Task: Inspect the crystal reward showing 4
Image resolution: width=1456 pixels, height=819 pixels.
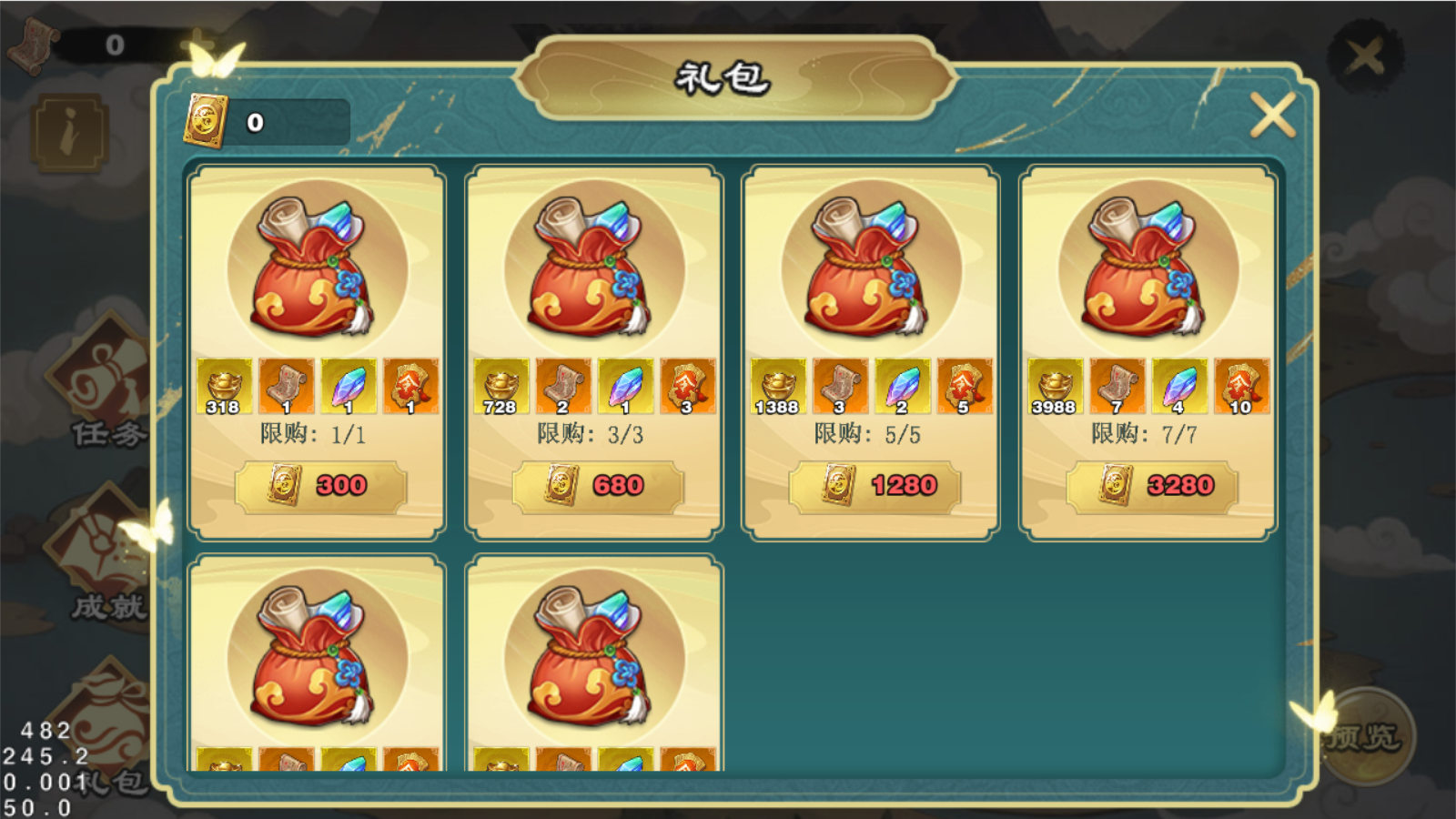Action: 1179,387
